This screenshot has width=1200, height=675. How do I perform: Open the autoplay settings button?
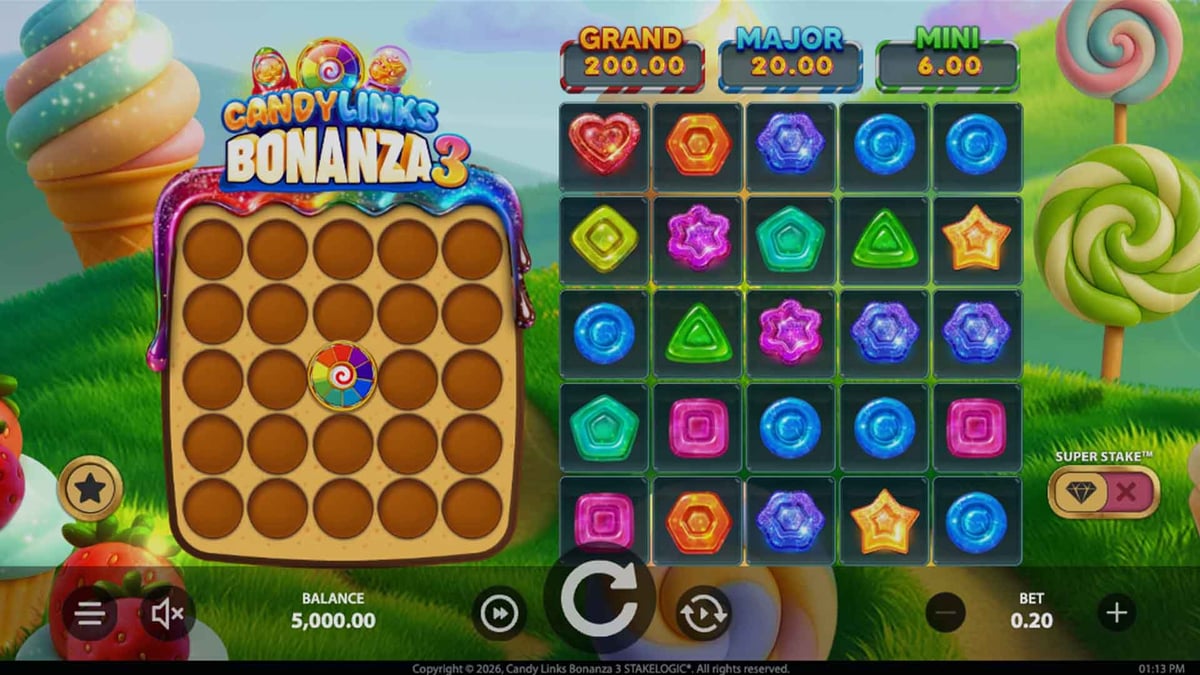[703, 613]
